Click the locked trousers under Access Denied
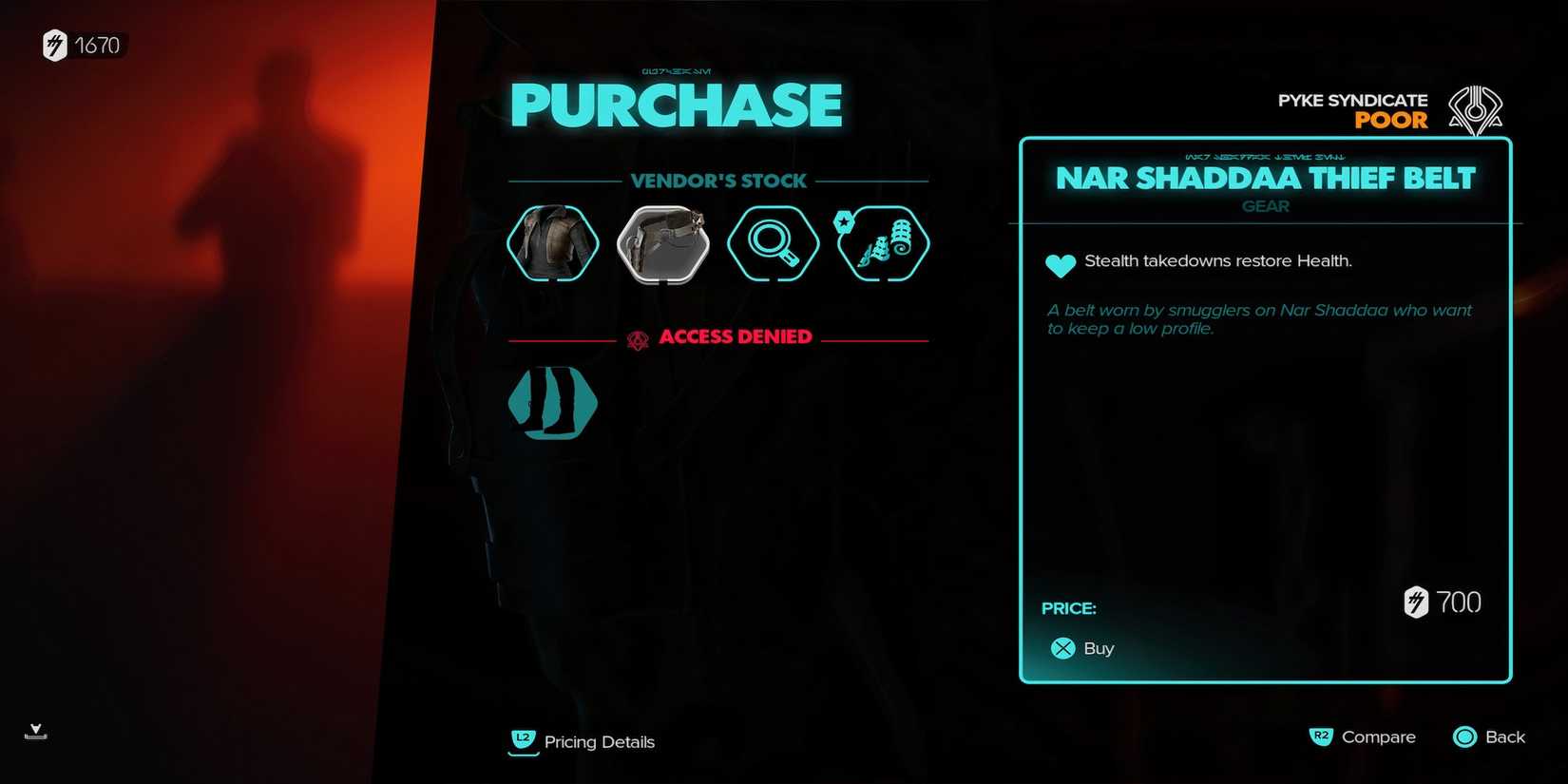Screen dimensions: 1568x784 point(552,403)
